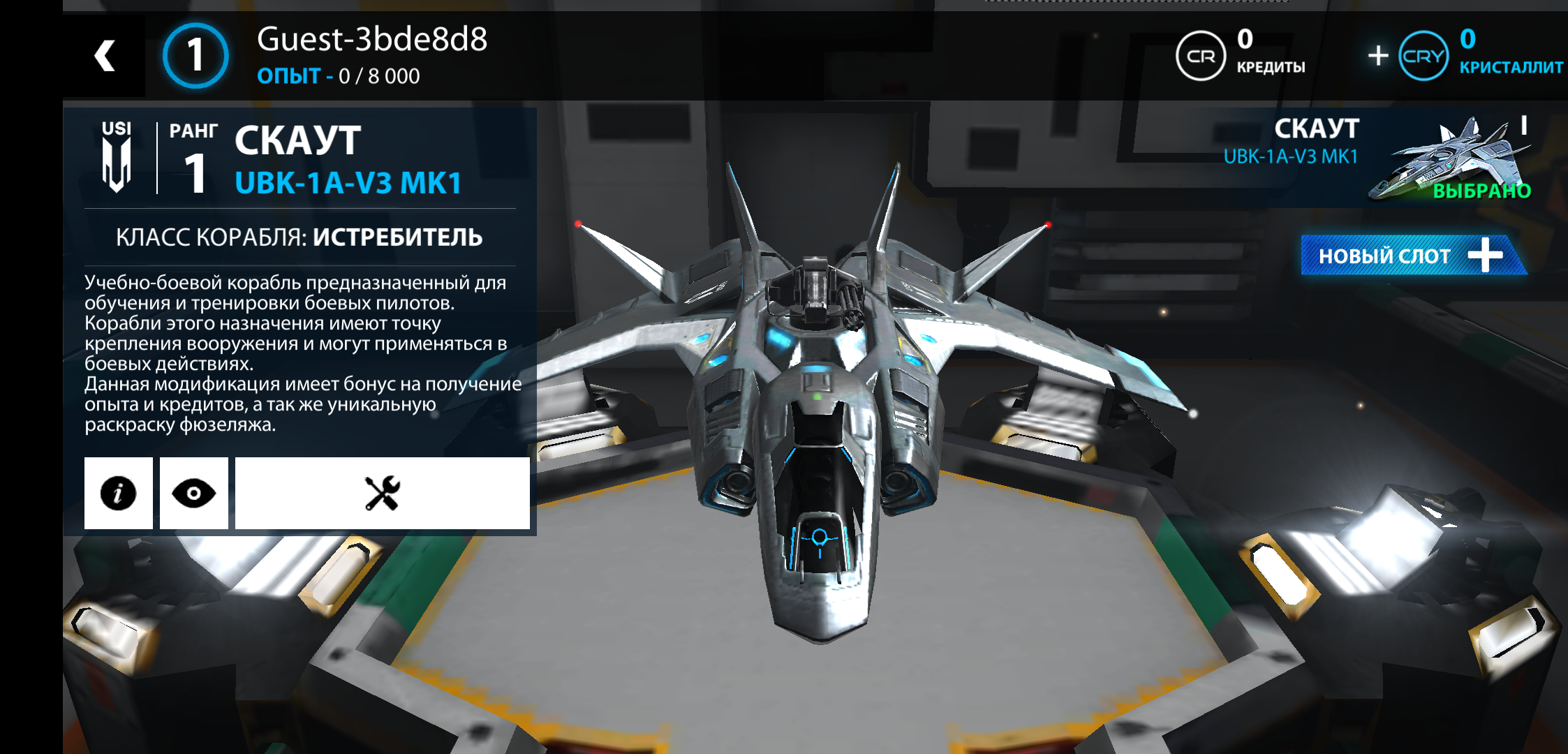Viewport: 1568px width, 754px height.
Task: Tap the CRY crystallite currency icon
Action: click(x=1423, y=56)
